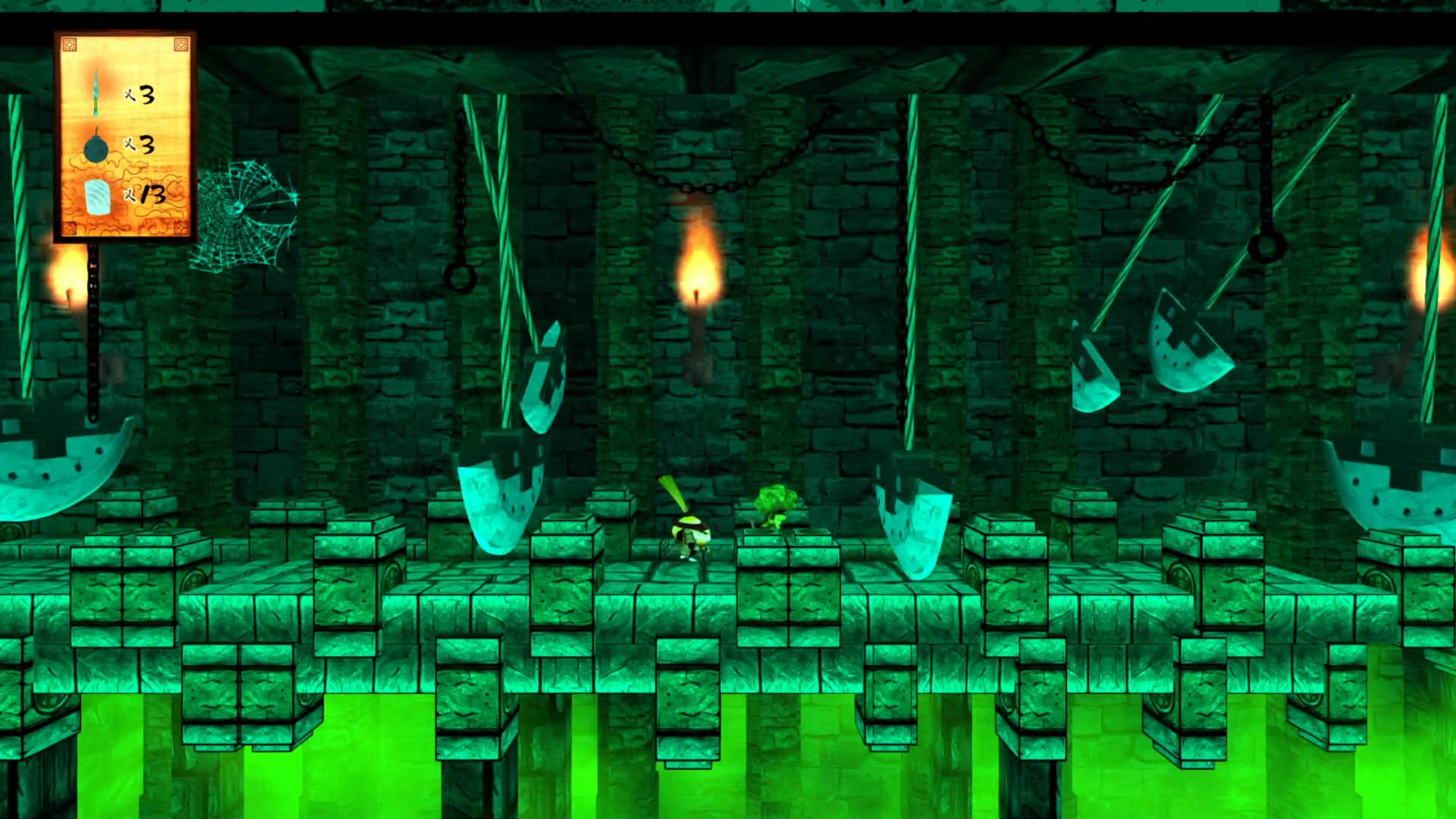Click the x3 count beside the bomb

tap(142, 146)
